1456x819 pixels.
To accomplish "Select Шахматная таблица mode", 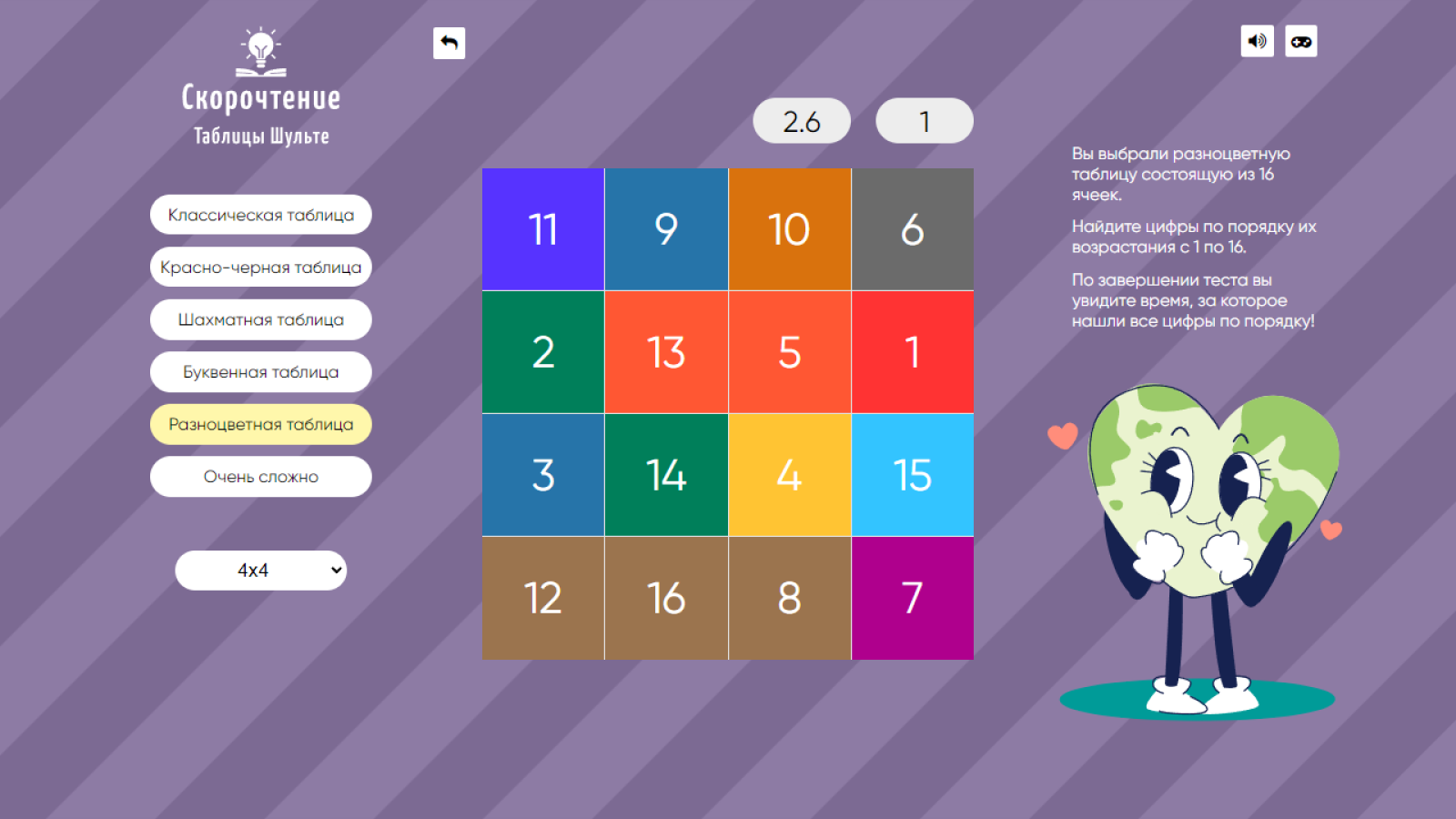I will click(260, 319).
